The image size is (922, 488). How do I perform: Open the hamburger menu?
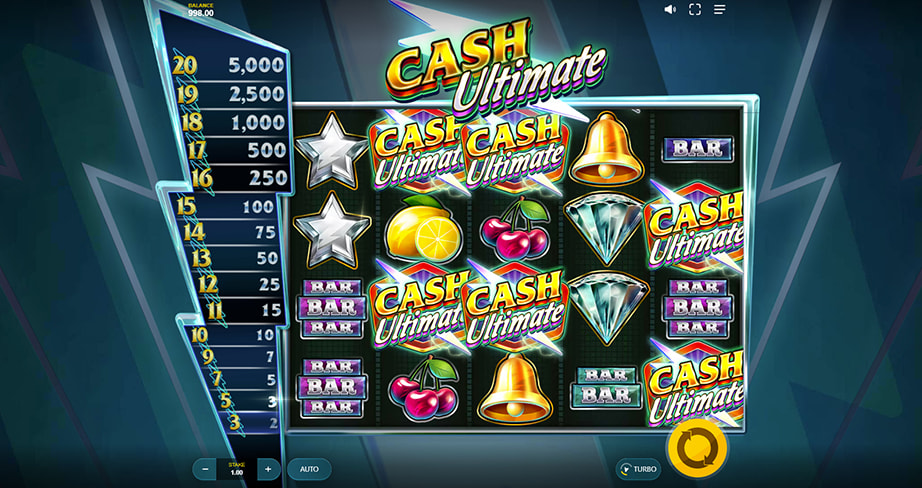point(720,10)
